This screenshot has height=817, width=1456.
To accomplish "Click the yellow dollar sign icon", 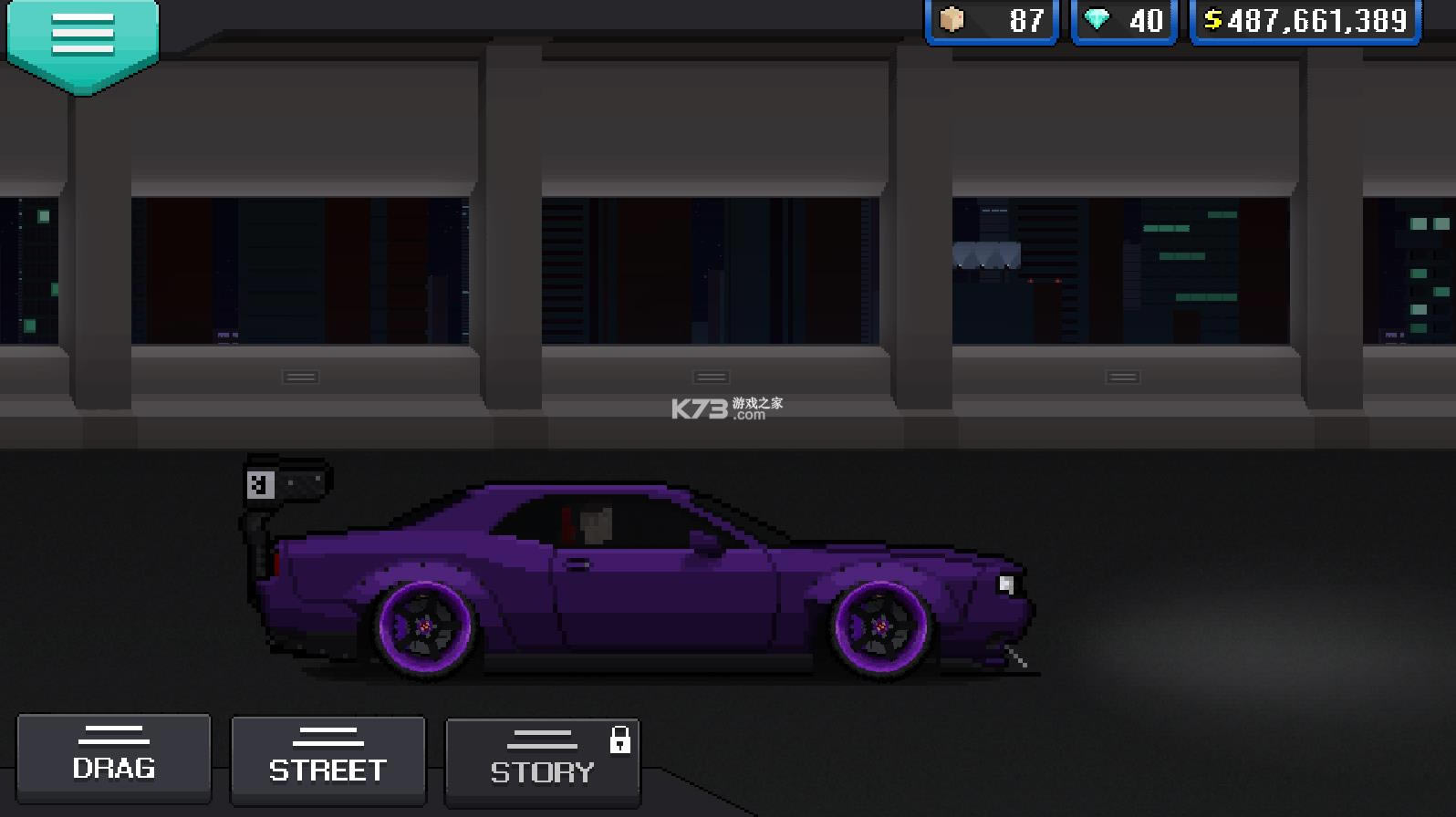I will point(1214,20).
